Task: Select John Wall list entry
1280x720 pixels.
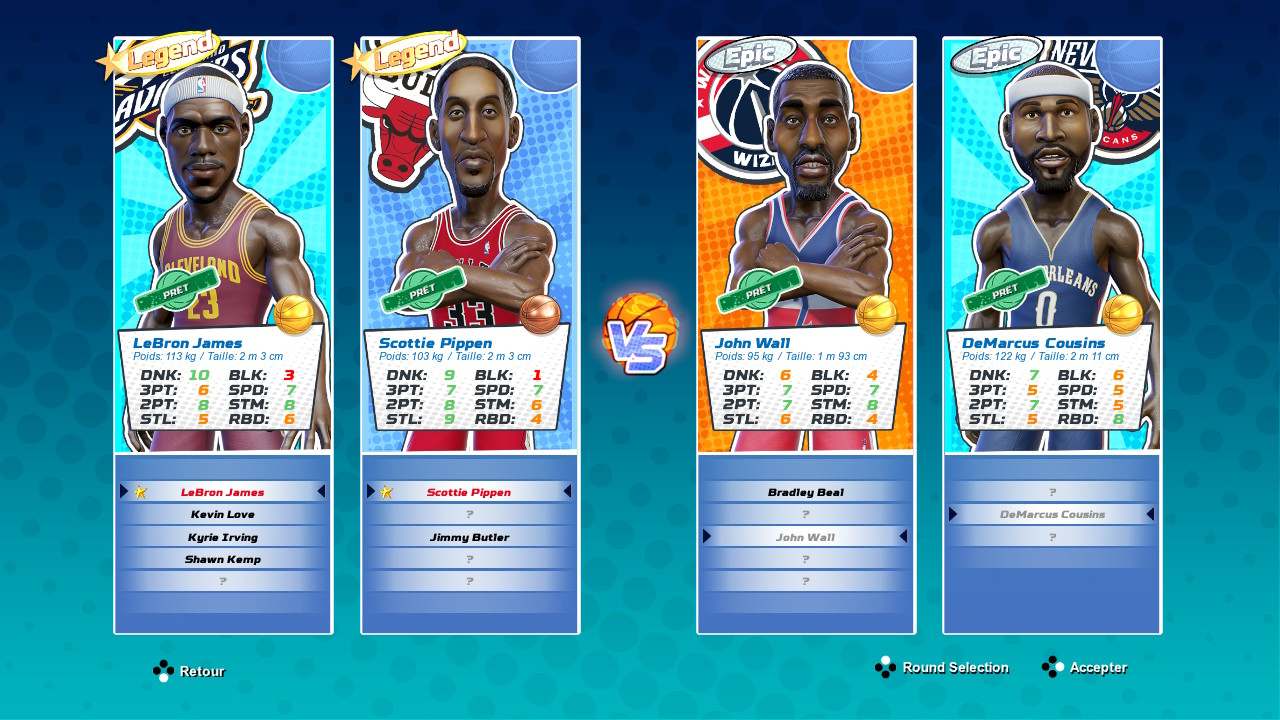Action: point(806,537)
